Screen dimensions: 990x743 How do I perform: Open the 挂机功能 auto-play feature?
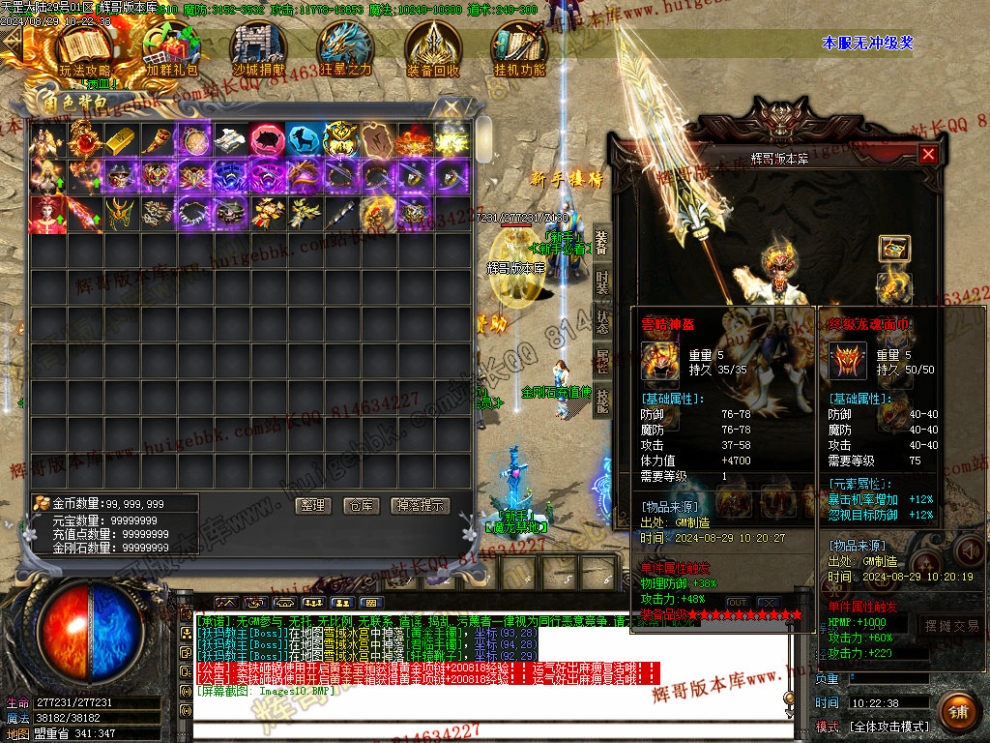coord(519,49)
